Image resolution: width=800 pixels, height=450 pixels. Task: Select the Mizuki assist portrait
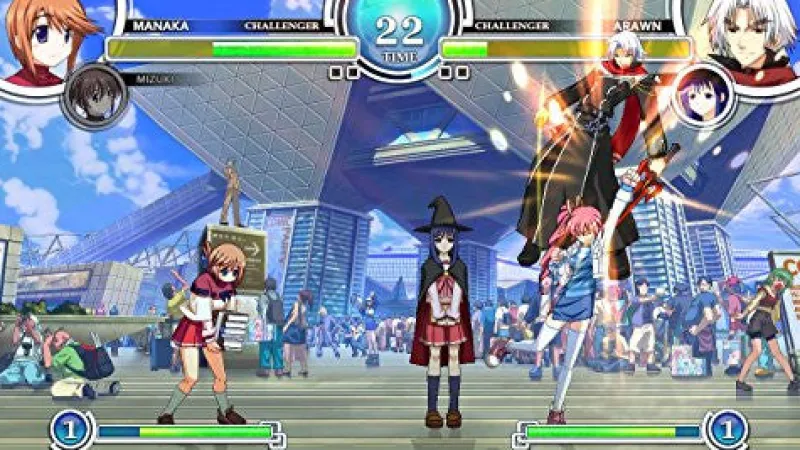(94, 96)
